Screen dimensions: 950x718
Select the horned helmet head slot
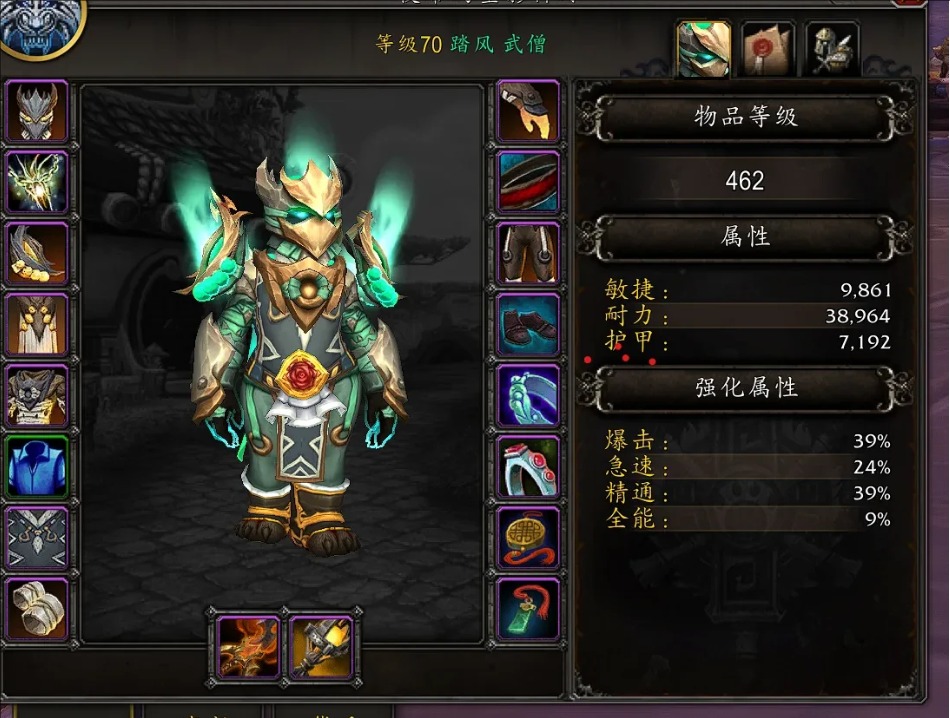[38, 111]
